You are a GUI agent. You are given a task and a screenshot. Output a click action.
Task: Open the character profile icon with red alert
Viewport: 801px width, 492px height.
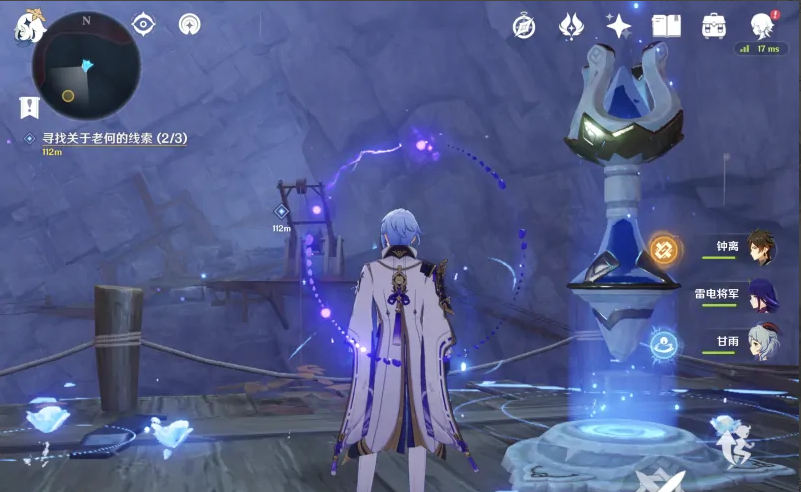(x=762, y=24)
